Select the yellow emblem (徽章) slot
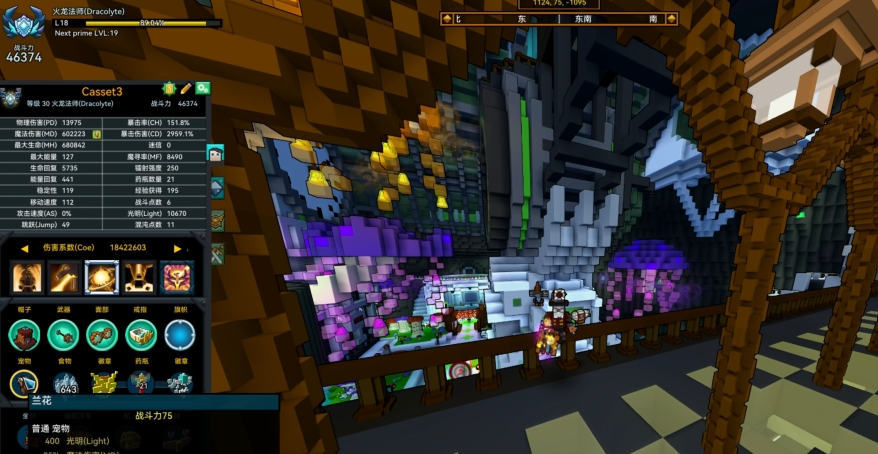878x454 pixels. tap(103, 383)
